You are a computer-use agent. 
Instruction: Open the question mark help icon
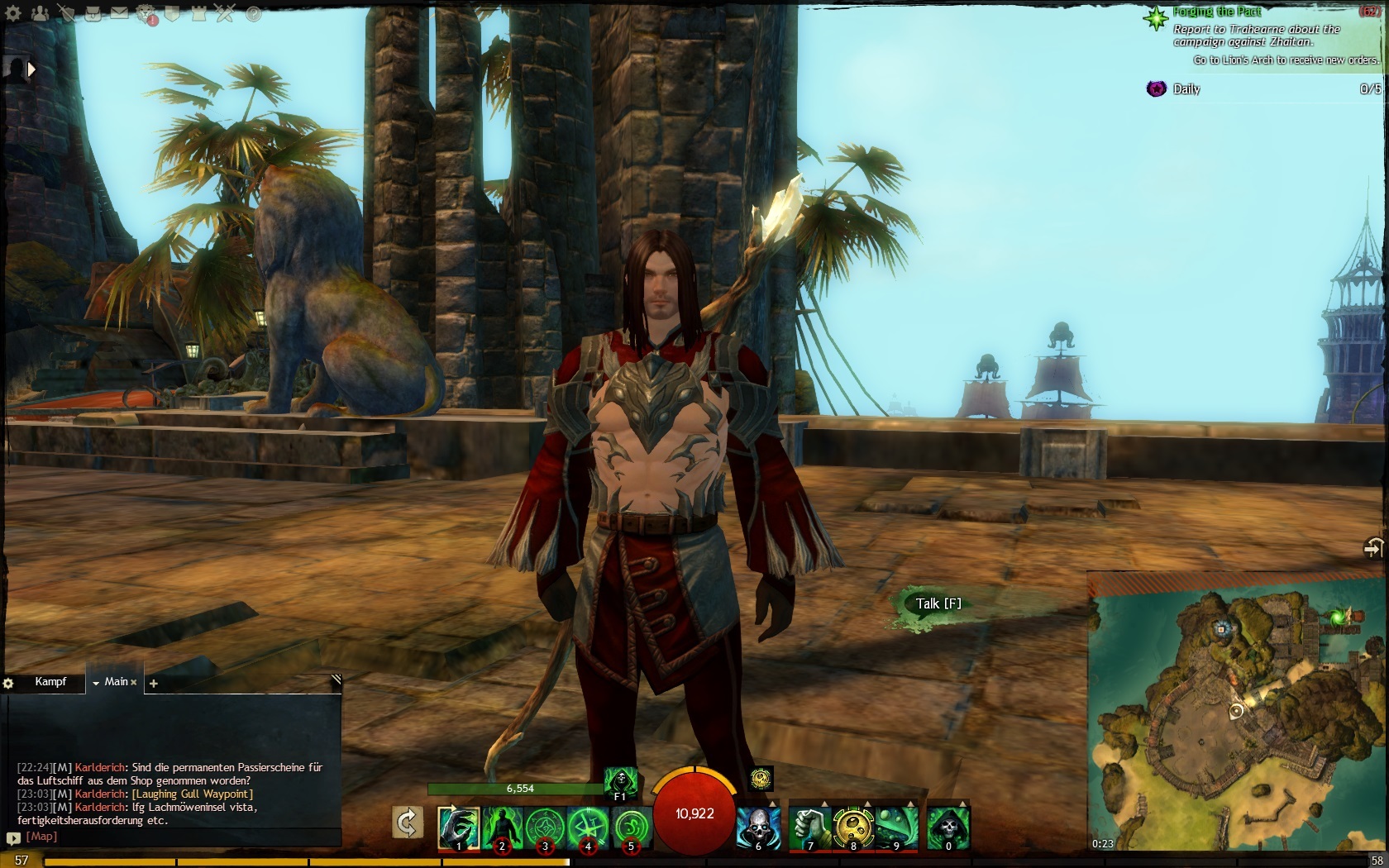pyautogui.click(x=254, y=13)
